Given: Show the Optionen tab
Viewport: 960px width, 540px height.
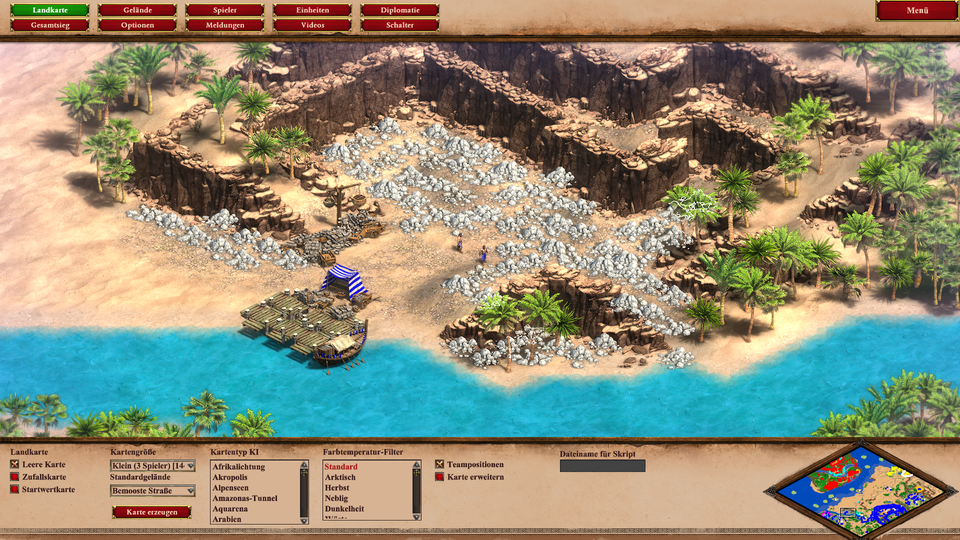Looking at the screenshot, I should coord(138,24).
